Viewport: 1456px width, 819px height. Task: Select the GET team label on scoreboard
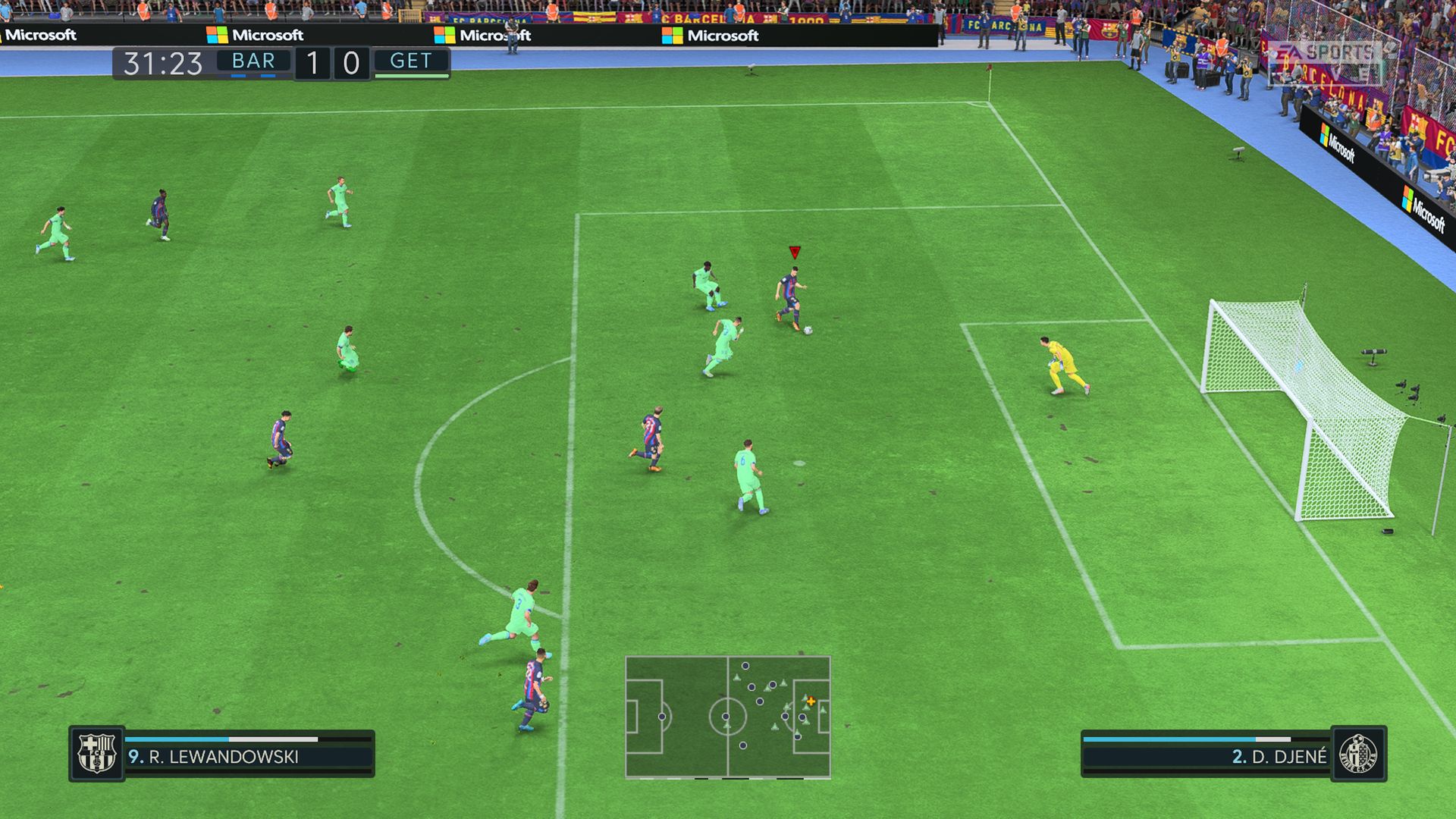pyautogui.click(x=411, y=61)
